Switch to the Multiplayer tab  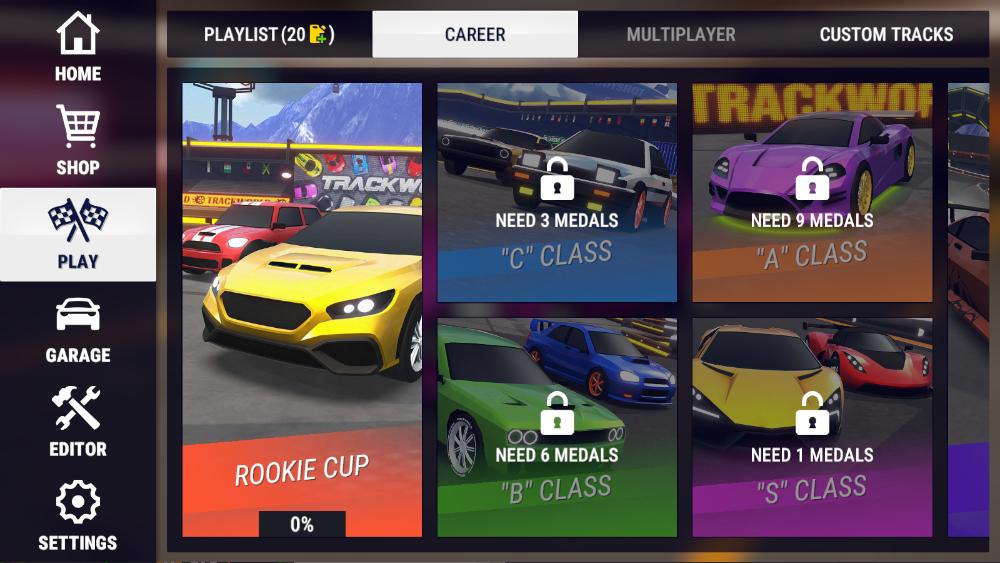point(681,35)
